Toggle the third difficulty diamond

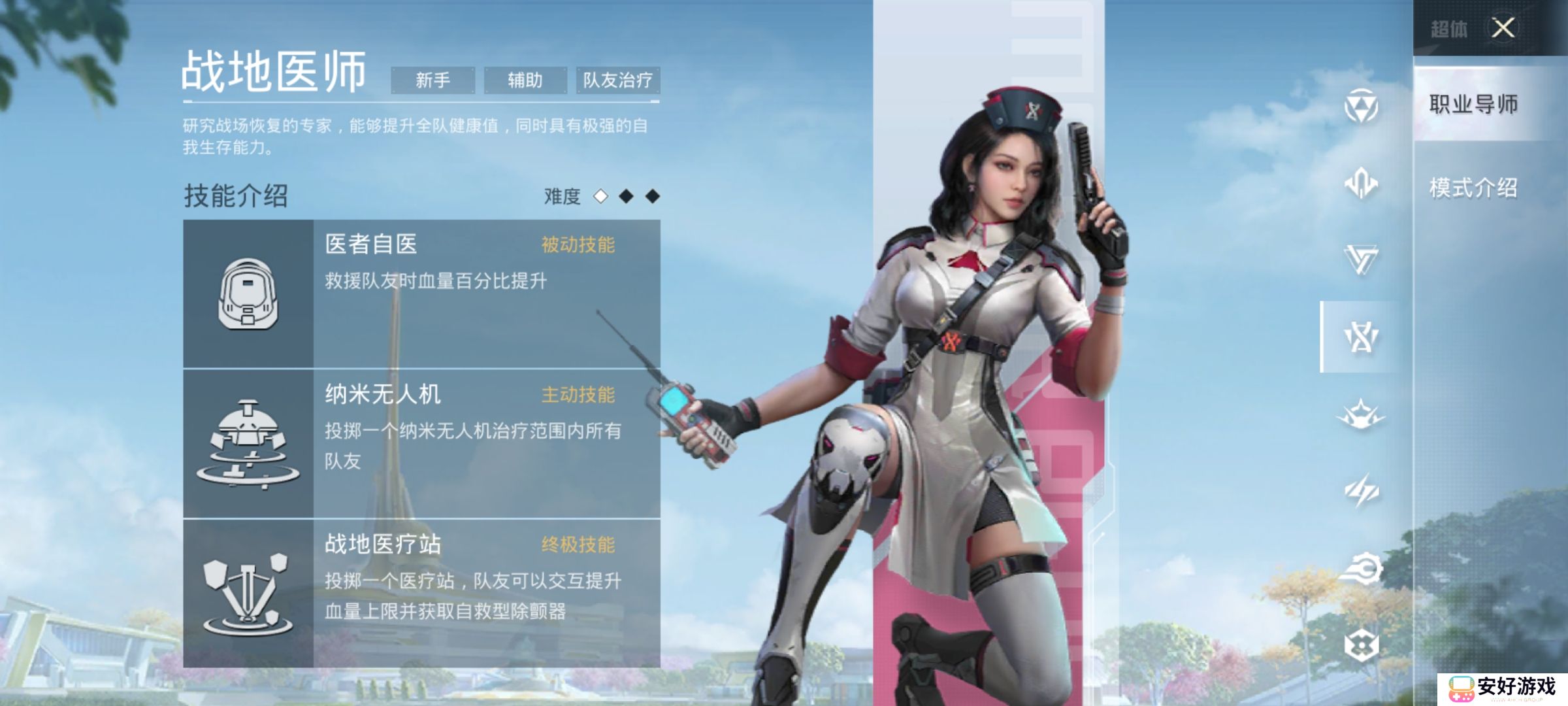[x=651, y=197]
